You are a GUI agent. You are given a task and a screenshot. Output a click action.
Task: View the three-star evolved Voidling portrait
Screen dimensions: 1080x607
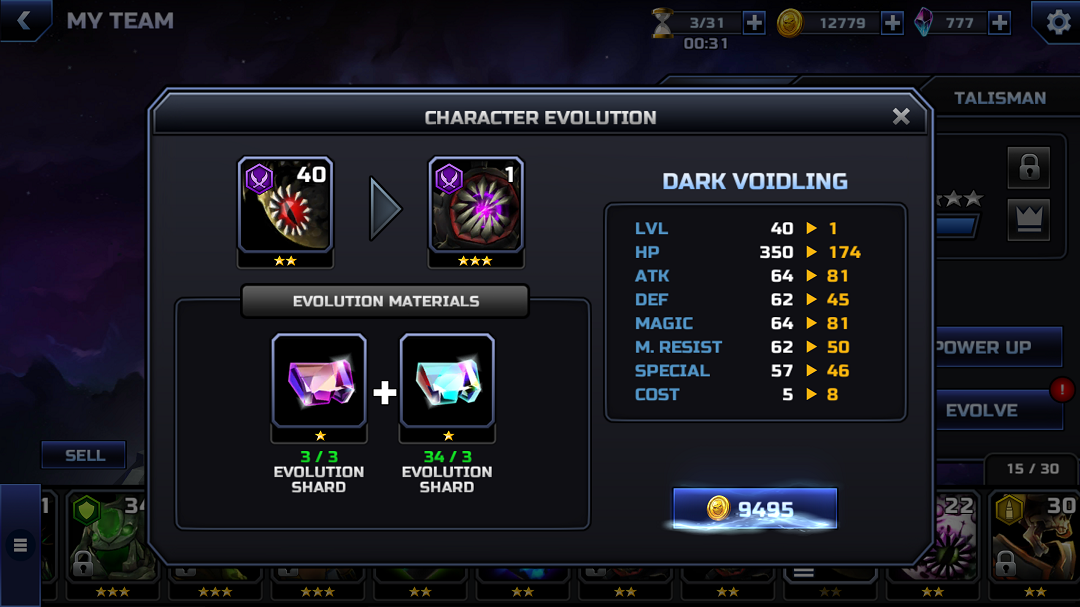pos(476,204)
